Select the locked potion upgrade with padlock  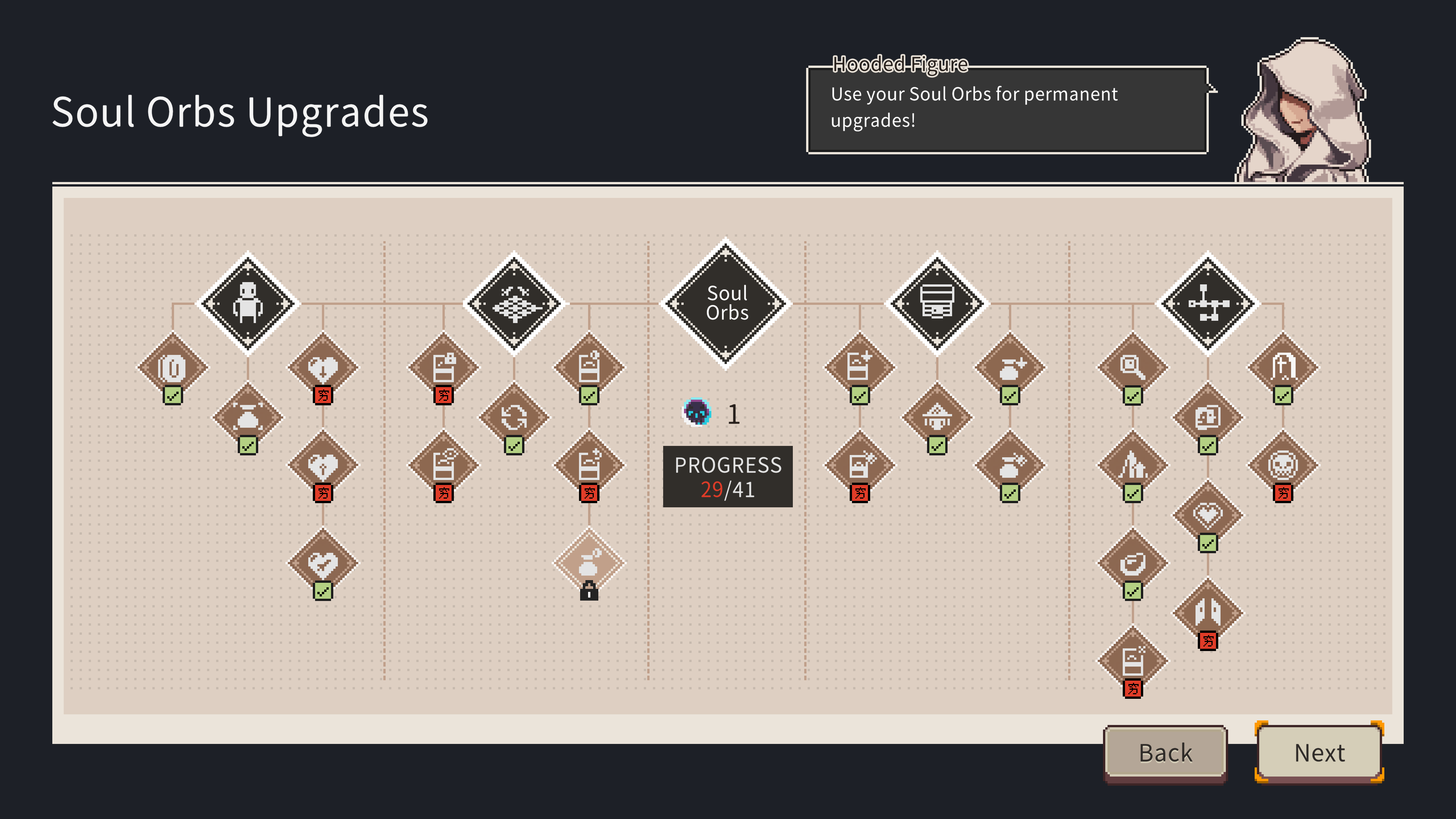point(589,562)
